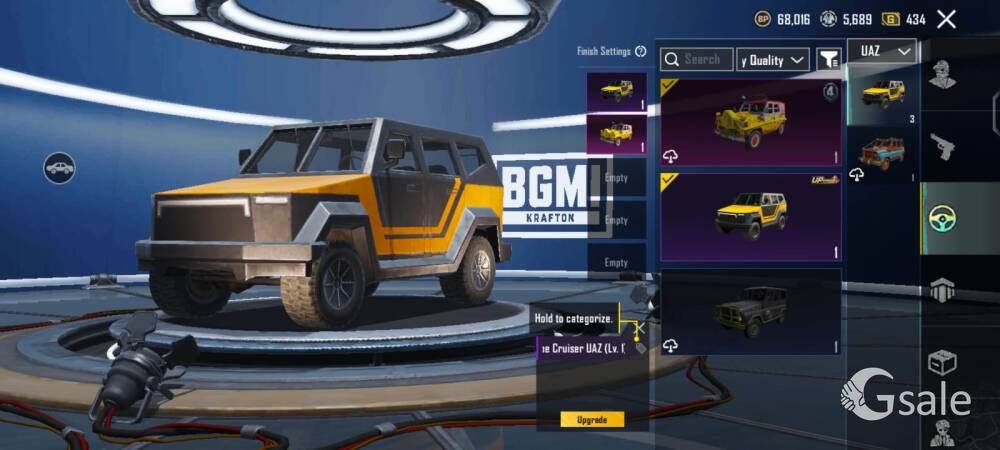Choose the yellow Cruiser UAZ upgradable skin
Viewport: 1000px width, 450px height.
pyautogui.click(x=750, y=215)
